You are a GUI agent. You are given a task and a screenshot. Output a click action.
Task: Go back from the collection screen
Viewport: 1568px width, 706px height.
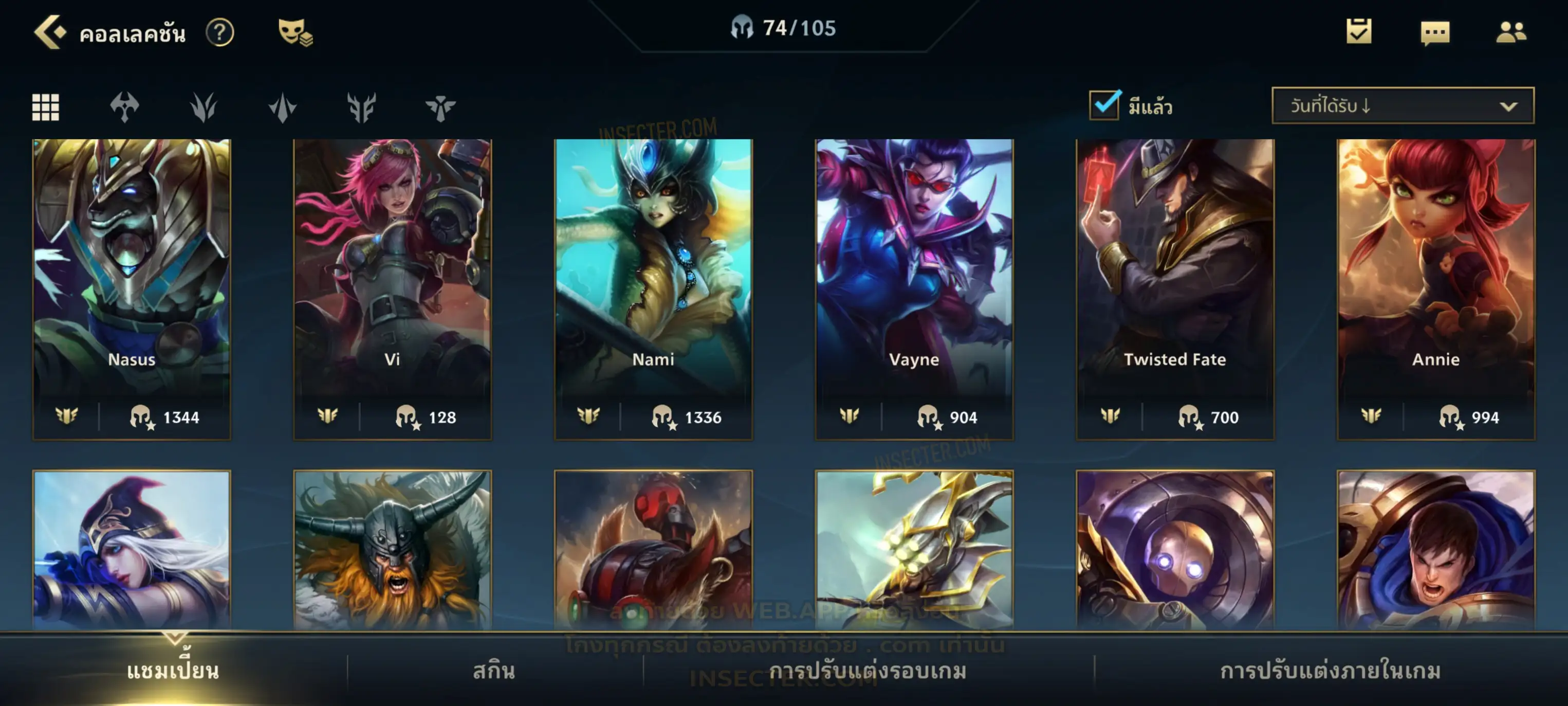49,32
